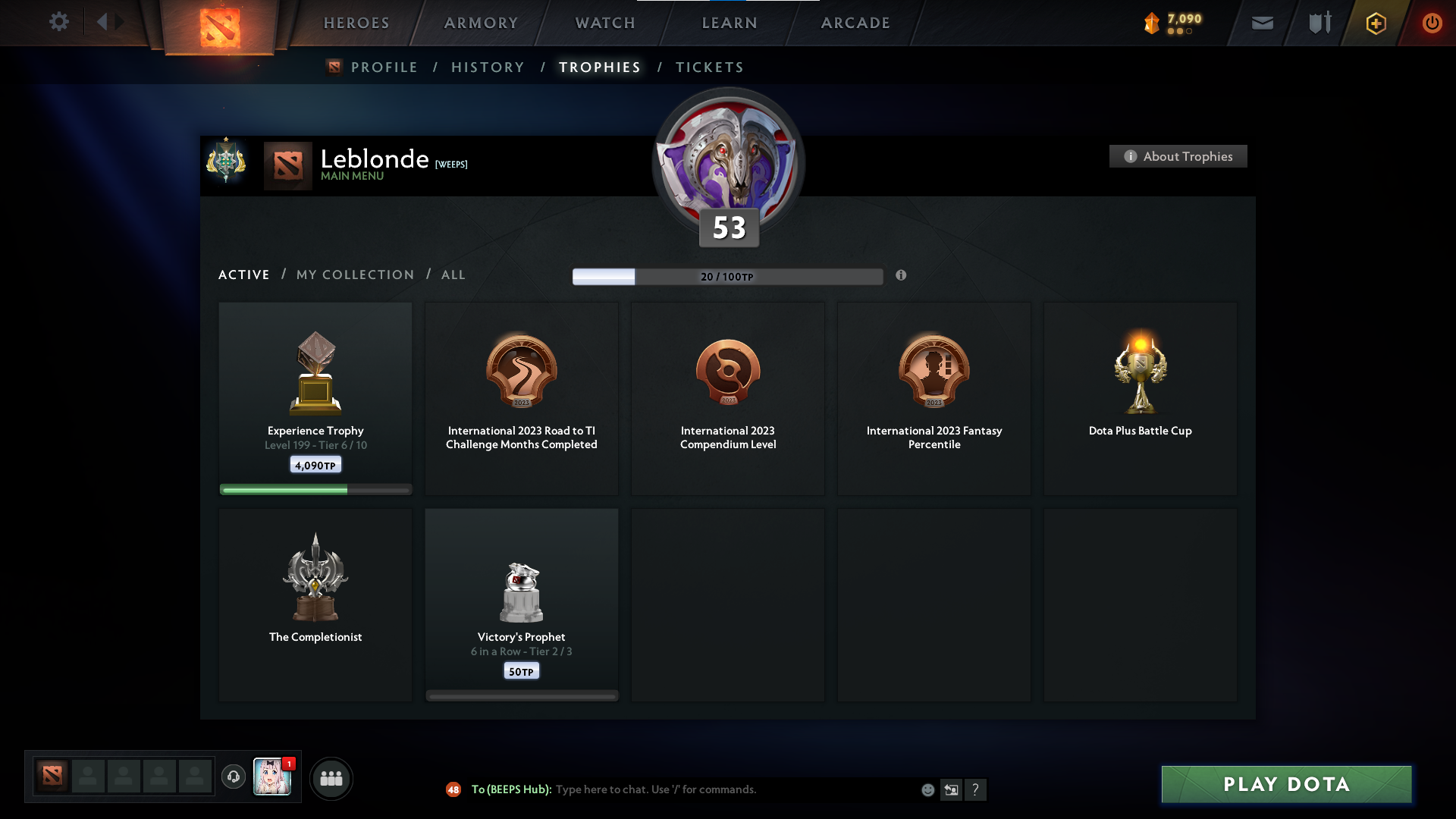Click the About Trophies button
This screenshot has height=819, width=1456.
coord(1178,156)
